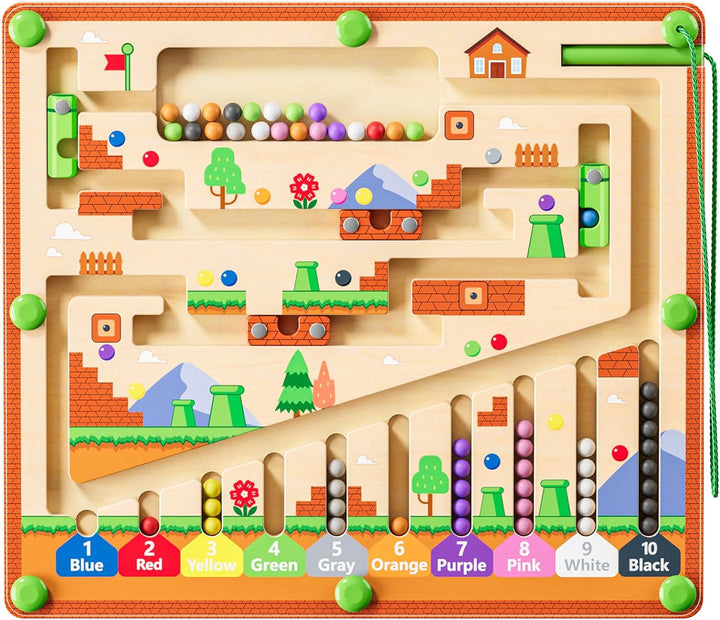
Task: Click the 9 White label
Action: point(586,556)
